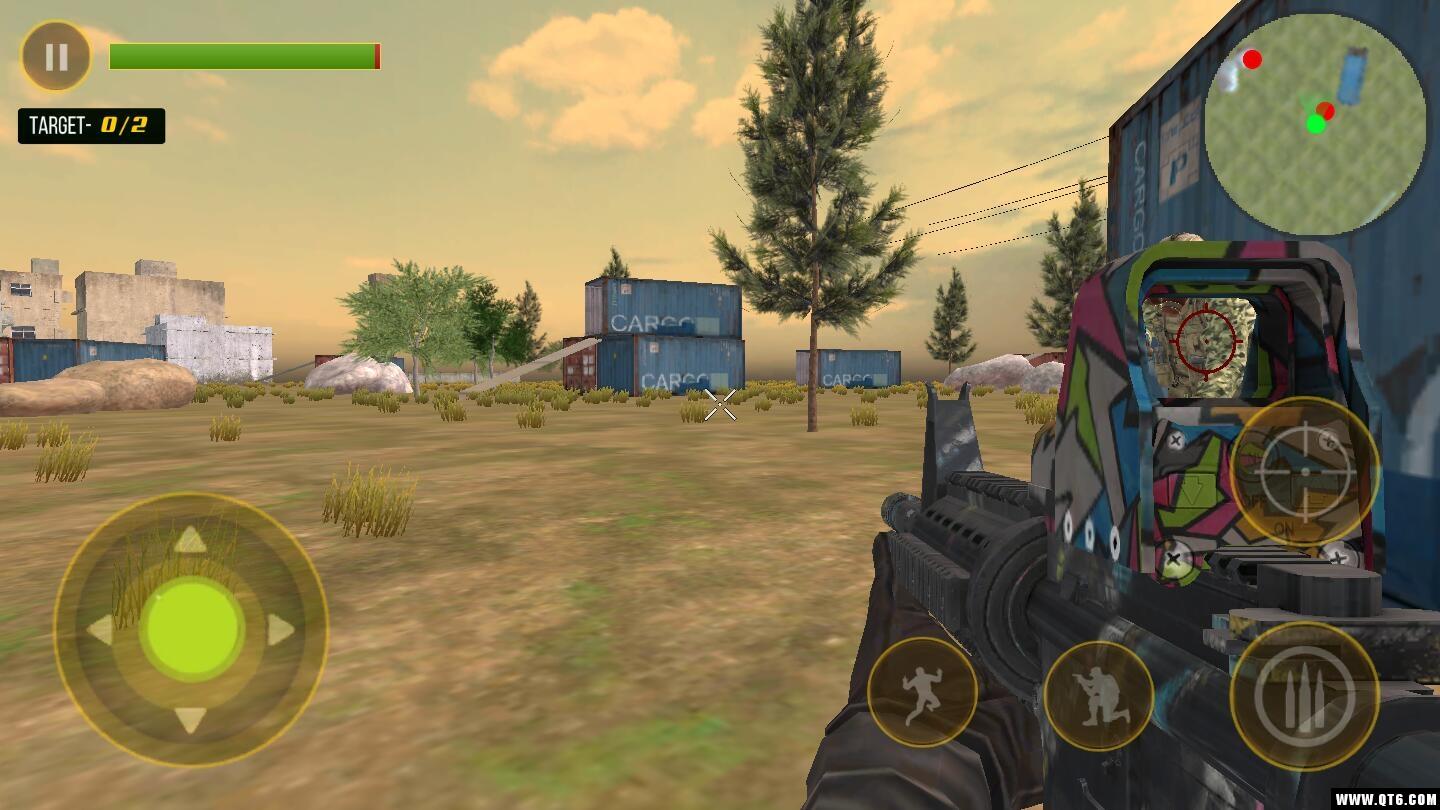This screenshot has width=1440, height=810.
Task: Fire weapon with the bullets button
Action: click(1304, 696)
